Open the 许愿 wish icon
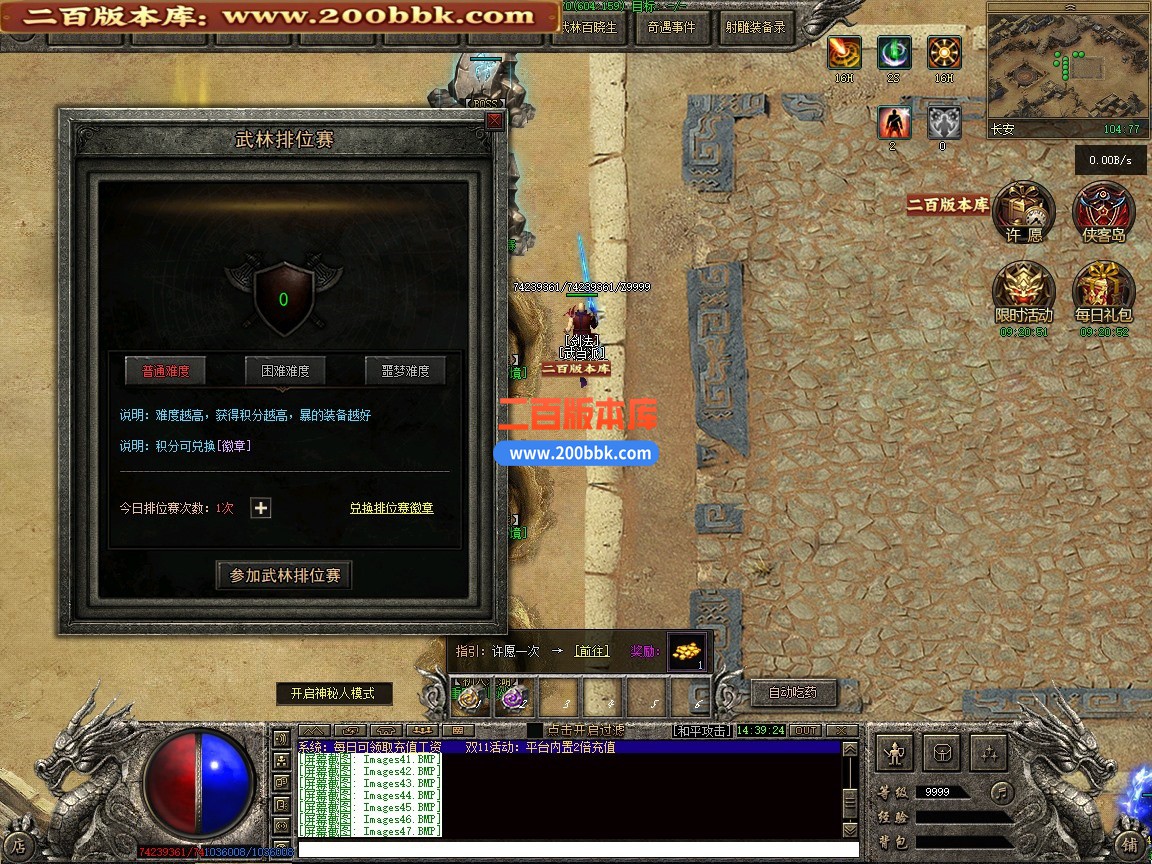Screen dimensions: 1152x864 point(1024,212)
